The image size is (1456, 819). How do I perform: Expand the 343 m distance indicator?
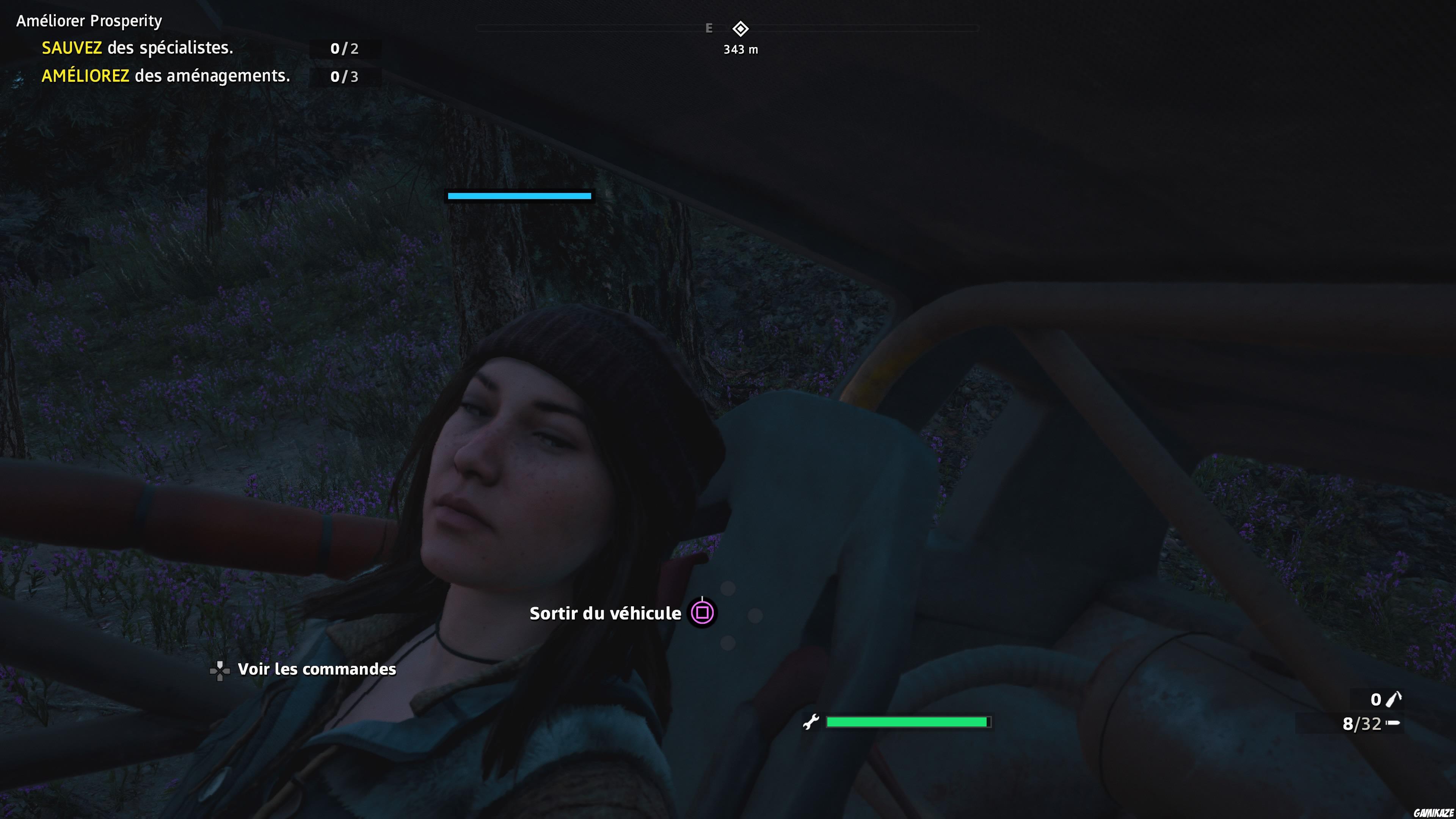click(740, 50)
